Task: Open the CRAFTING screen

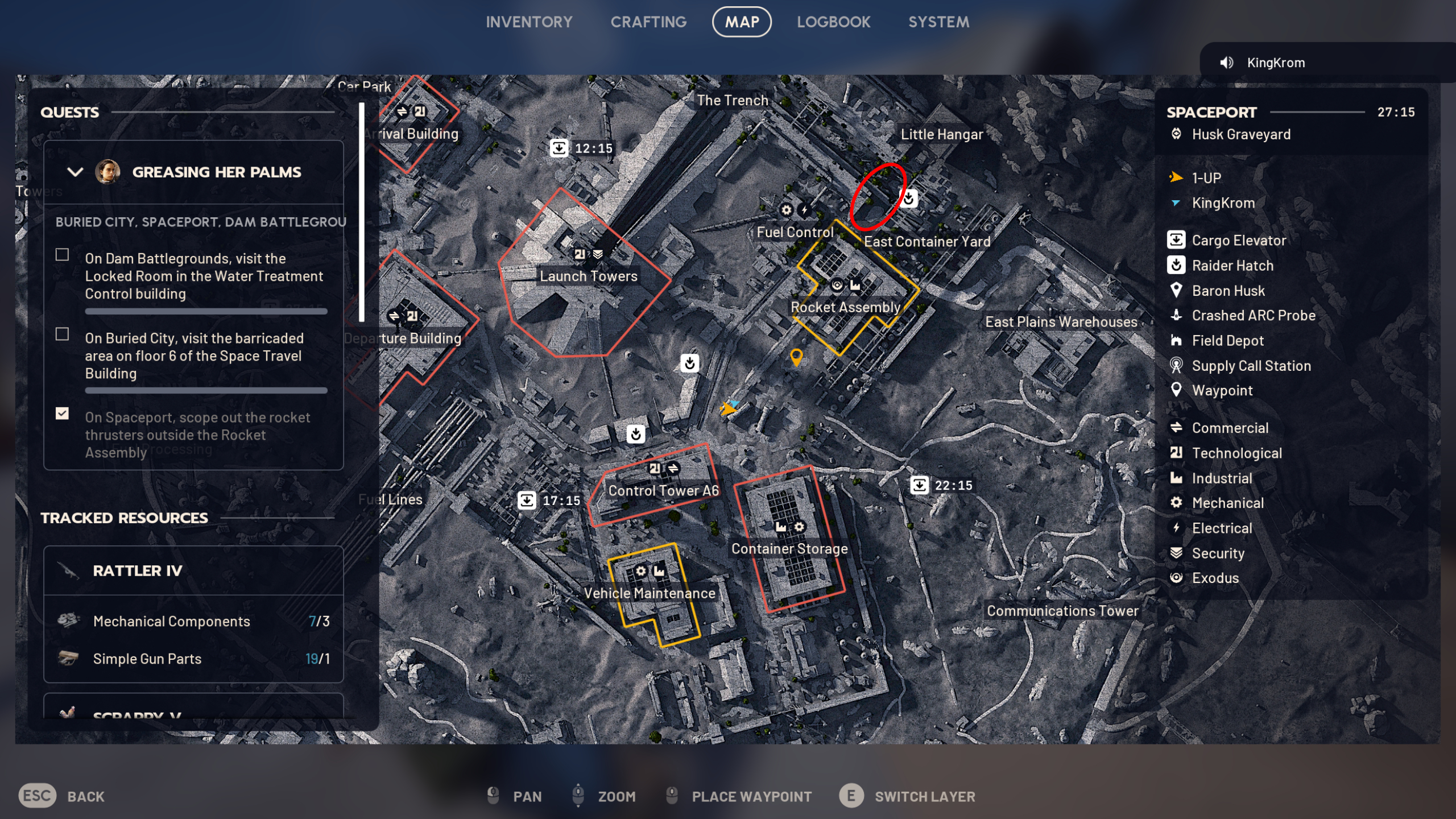Action: click(x=649, y=22)
